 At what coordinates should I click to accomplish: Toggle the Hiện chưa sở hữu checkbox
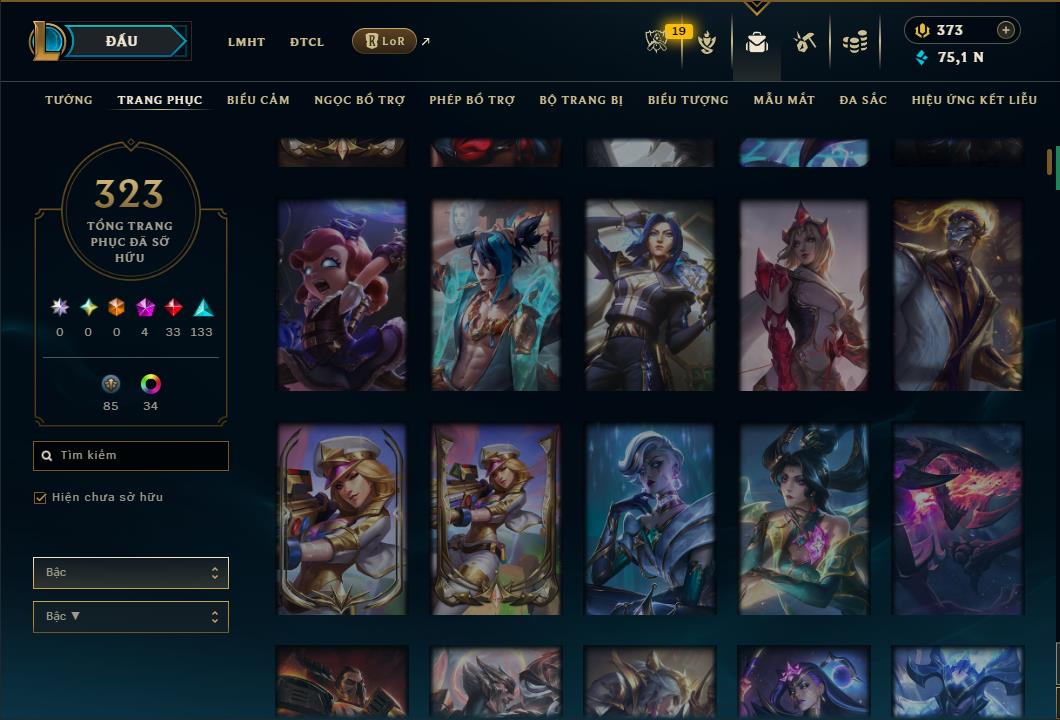41,498
